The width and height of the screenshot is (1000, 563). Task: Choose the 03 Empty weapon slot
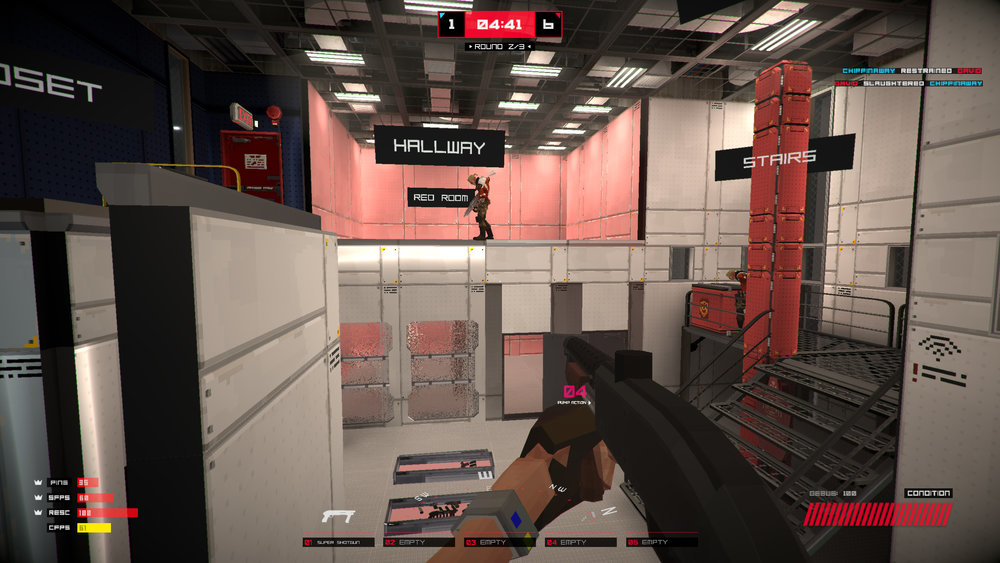[499, 542]
